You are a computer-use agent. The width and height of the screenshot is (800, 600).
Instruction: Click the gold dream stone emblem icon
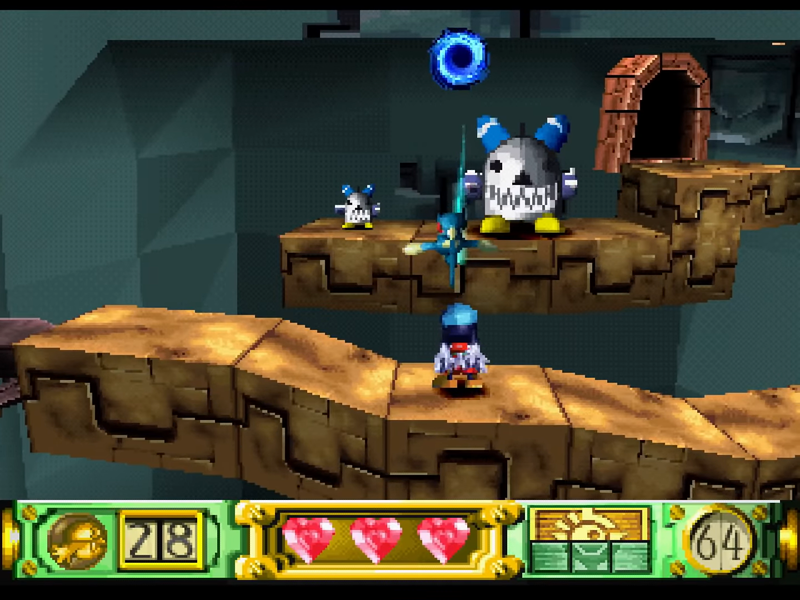[x=78, y=539]
